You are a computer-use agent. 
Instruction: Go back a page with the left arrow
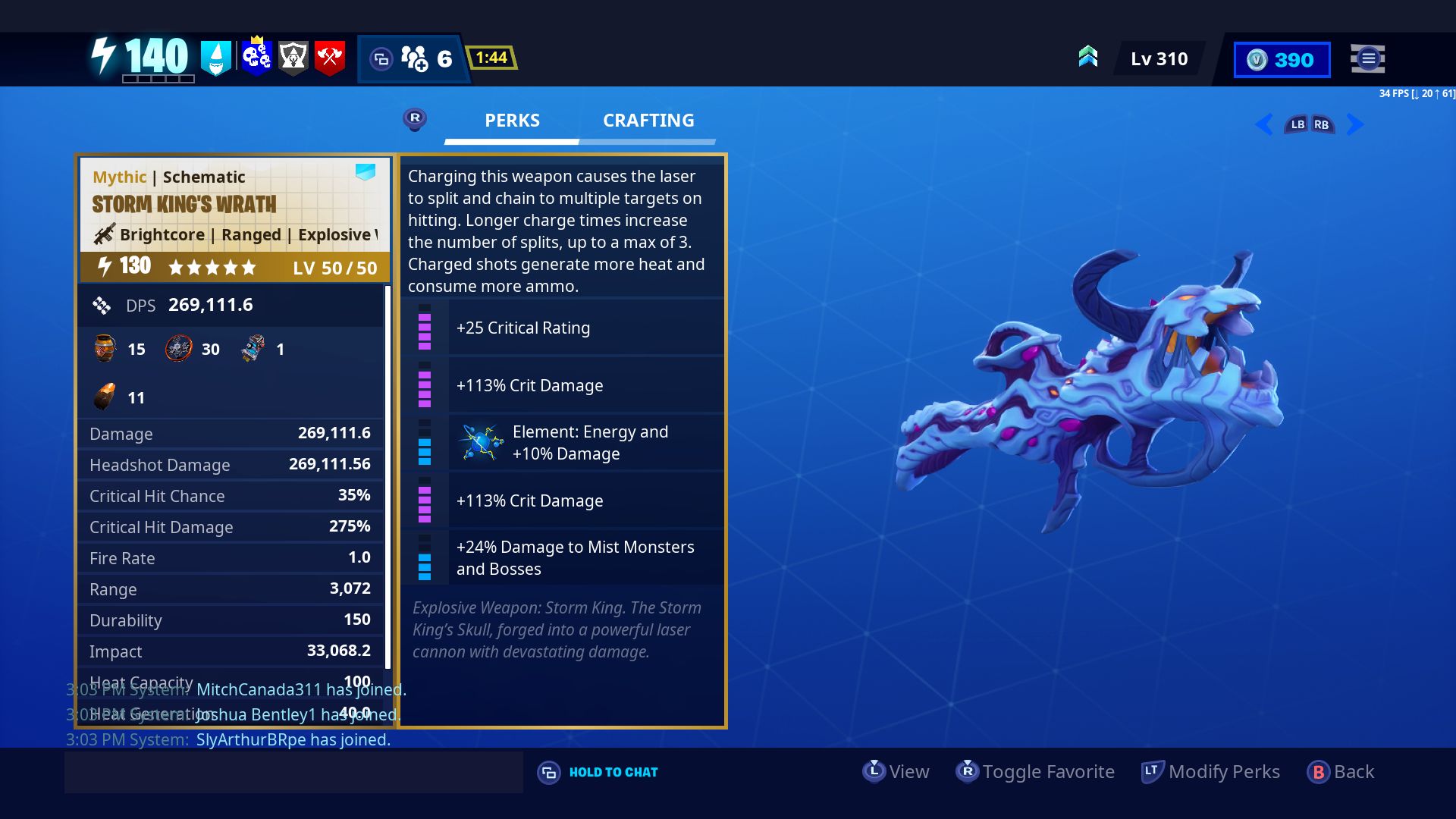[1264, 124]
